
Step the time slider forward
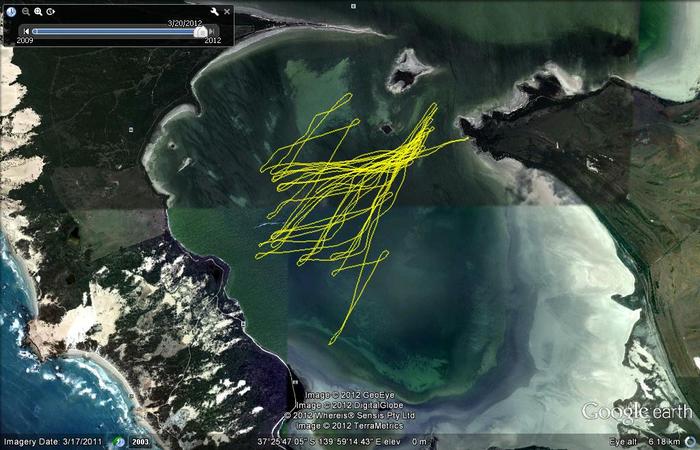click(x=213, y=31)
